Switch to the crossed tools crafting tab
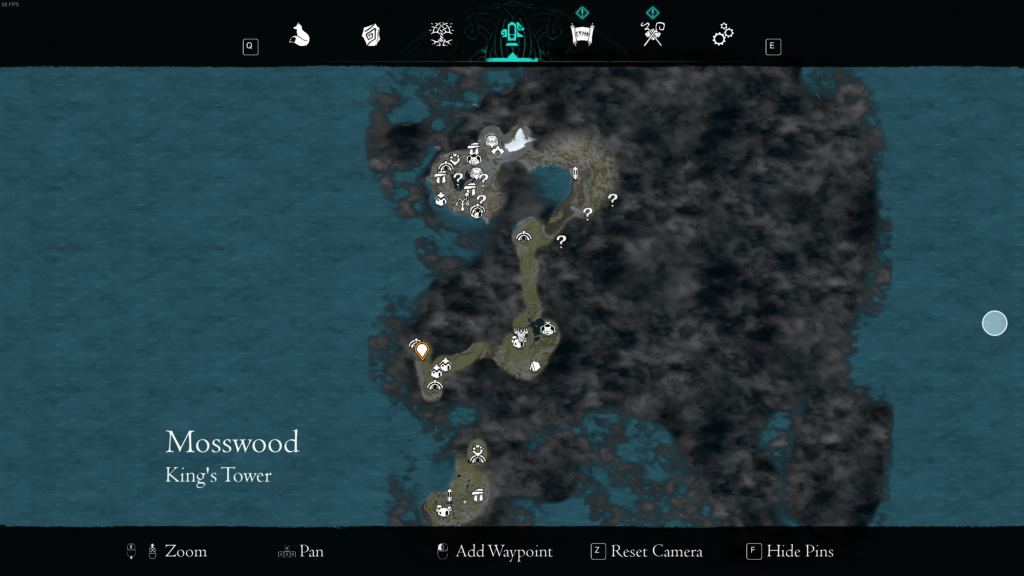The width and height of the screenshot is (1024, 576). point(652,35)
